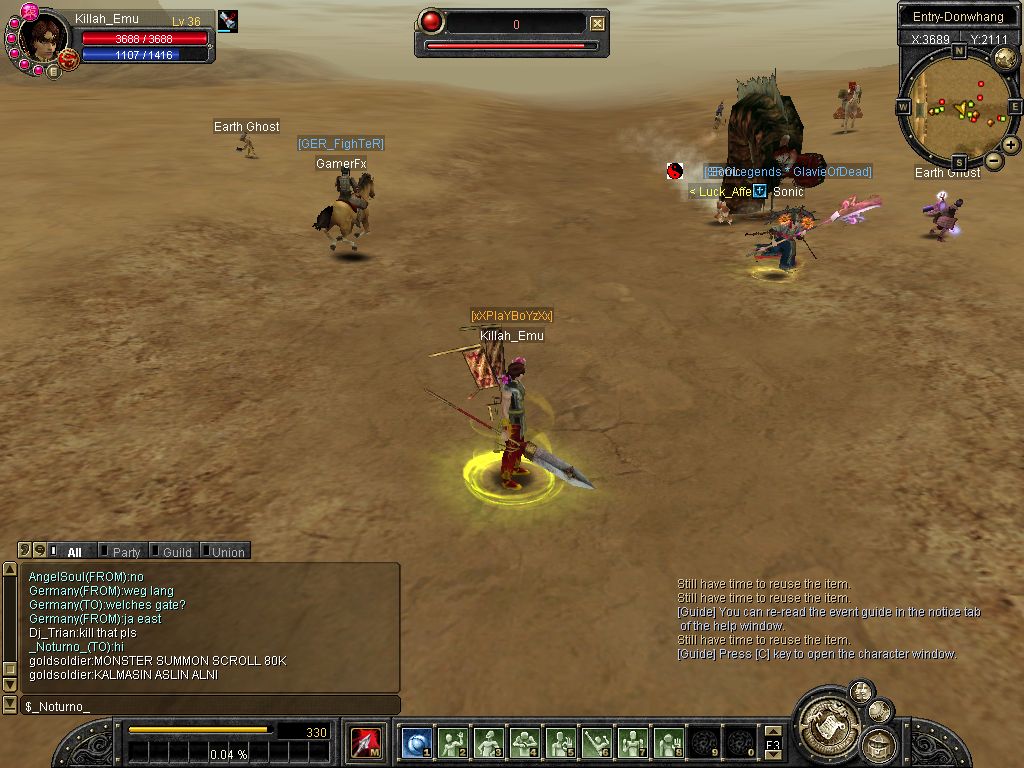This screenshot has height=768, width=1024.
Task: Show the All chat tab
Action: pos(74,552)
